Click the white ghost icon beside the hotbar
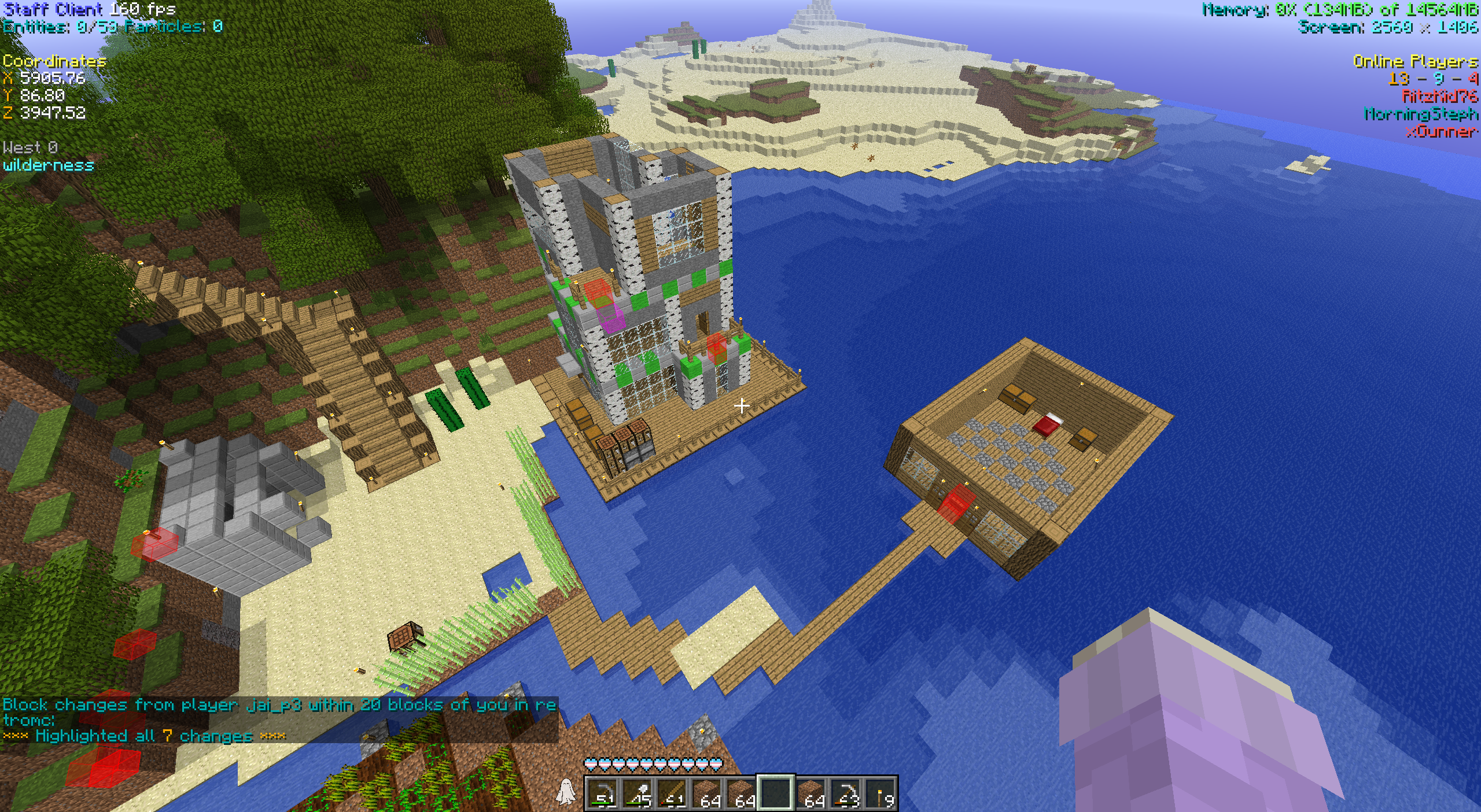The width and height of the screenshot is (1481, 812). (x=565, y=791)
